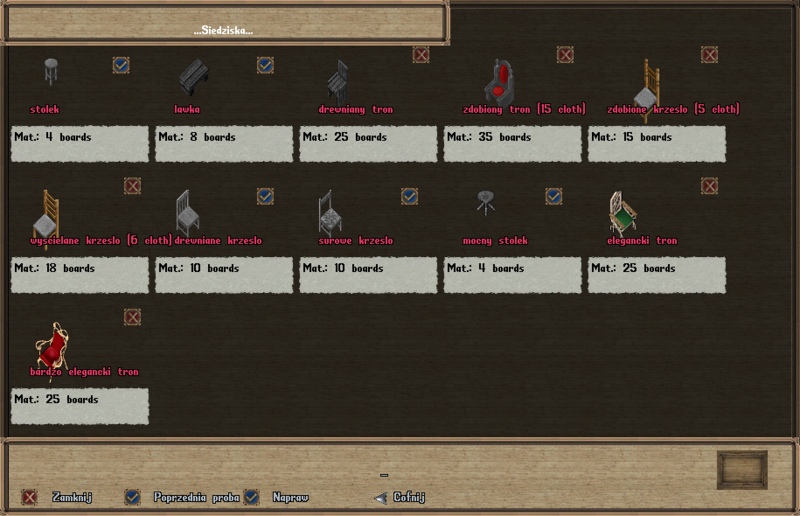Screen dimensions: 800x516
Task: Close the crafting window with Zamknij
Action: (30, 497)
